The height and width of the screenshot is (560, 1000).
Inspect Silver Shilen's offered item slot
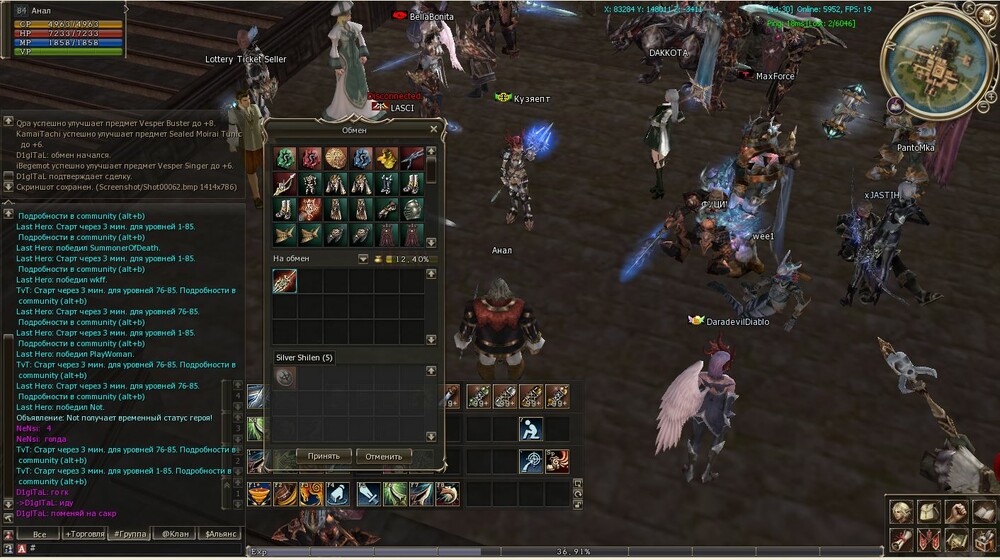[x=284, y=377]
